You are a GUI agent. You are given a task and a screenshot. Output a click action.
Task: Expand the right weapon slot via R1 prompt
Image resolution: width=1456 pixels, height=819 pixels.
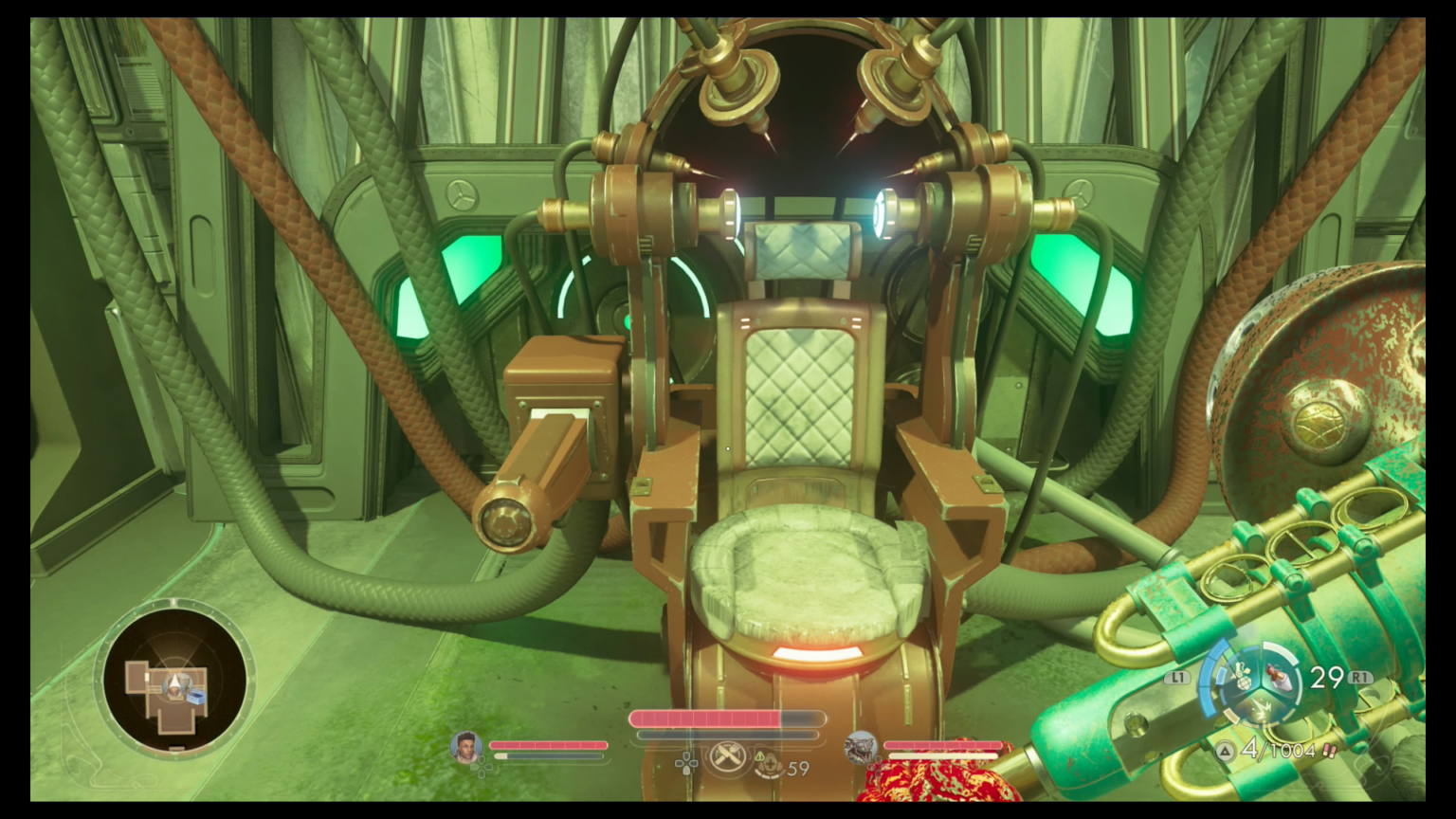(1359, 676)
